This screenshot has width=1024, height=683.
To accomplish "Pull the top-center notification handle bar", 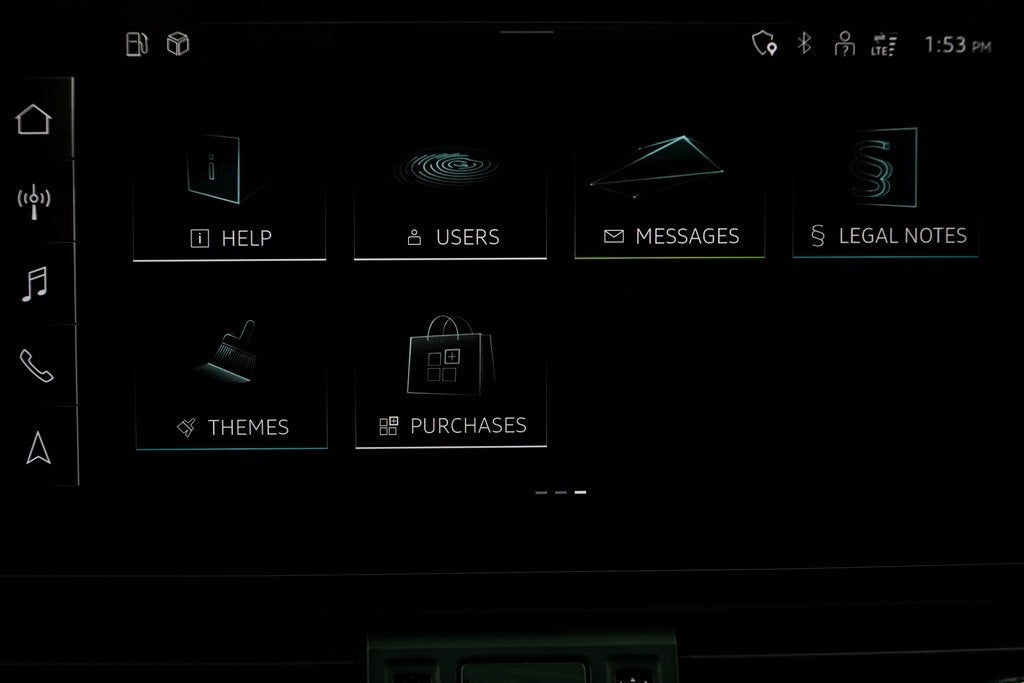I will click(527, 32).
